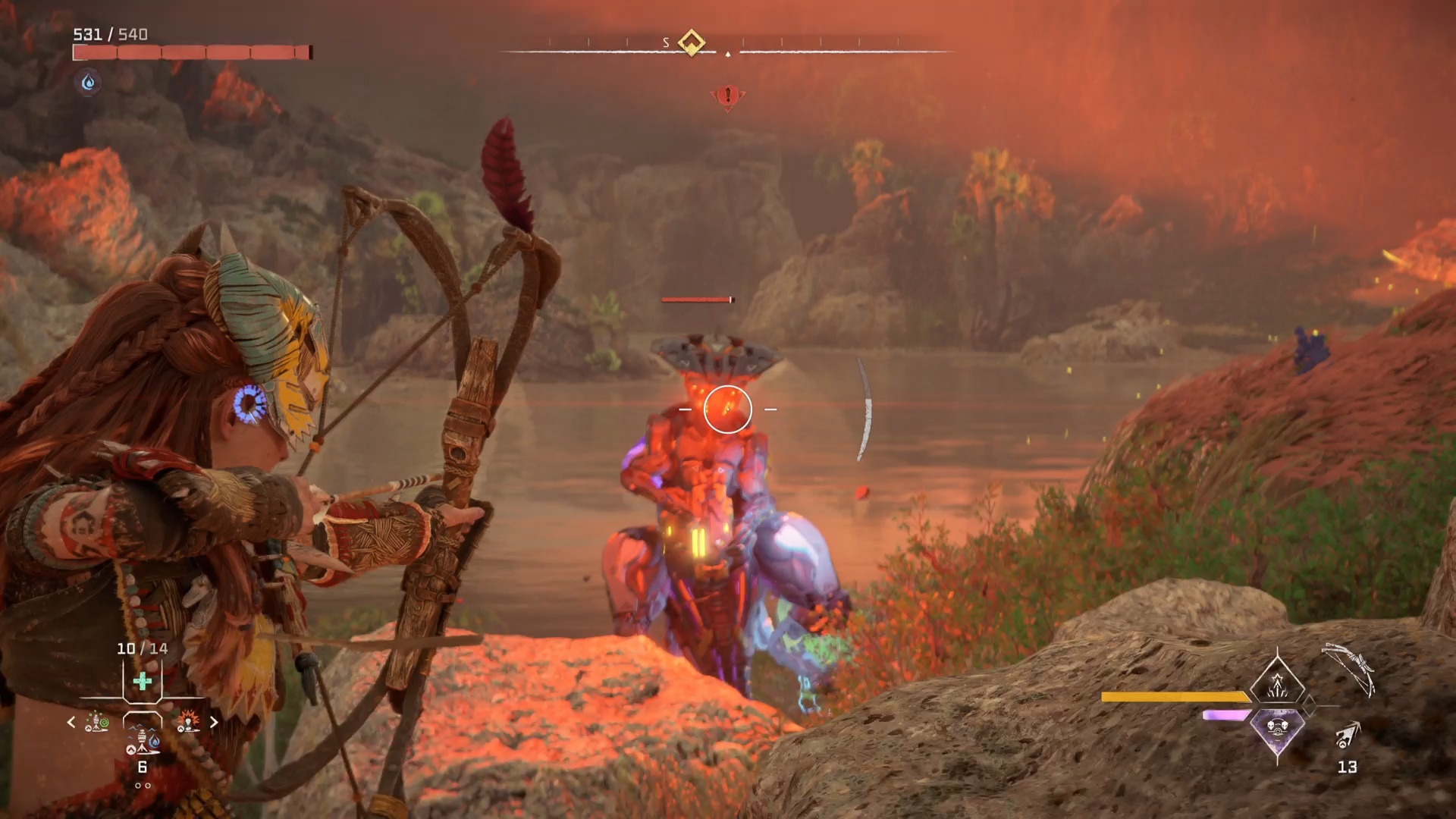This screenshot has height=819, width=1456.
Task: Click the water droplet status icon
Action: 89,82
